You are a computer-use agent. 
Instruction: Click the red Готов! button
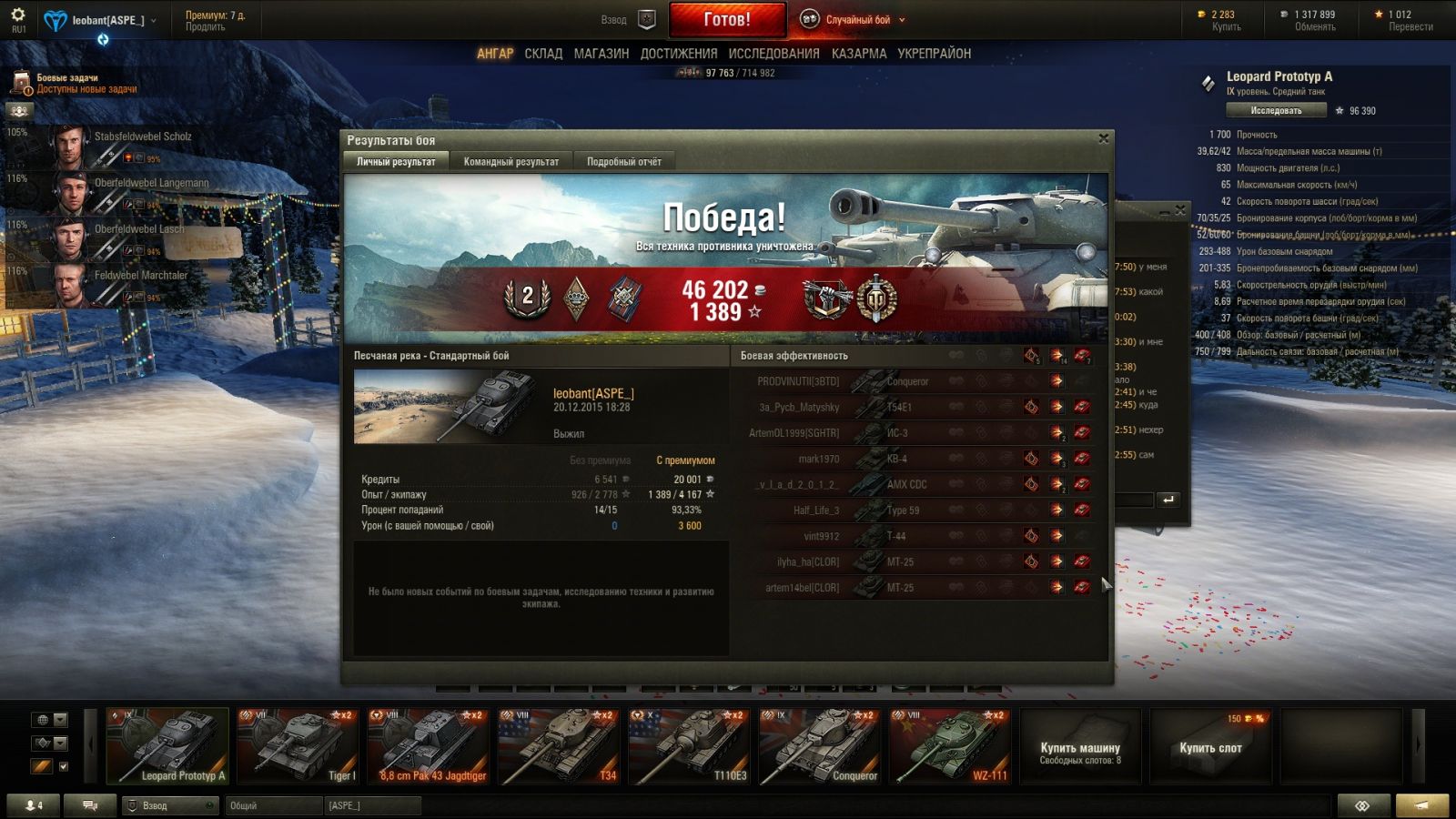coord(727,19)
